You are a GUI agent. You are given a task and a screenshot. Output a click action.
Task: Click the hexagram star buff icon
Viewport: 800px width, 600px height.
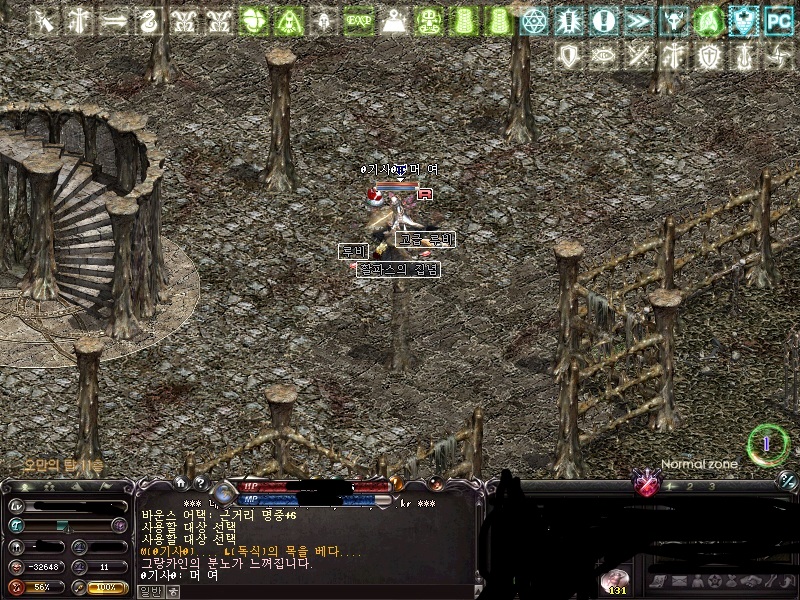[534, 20]
